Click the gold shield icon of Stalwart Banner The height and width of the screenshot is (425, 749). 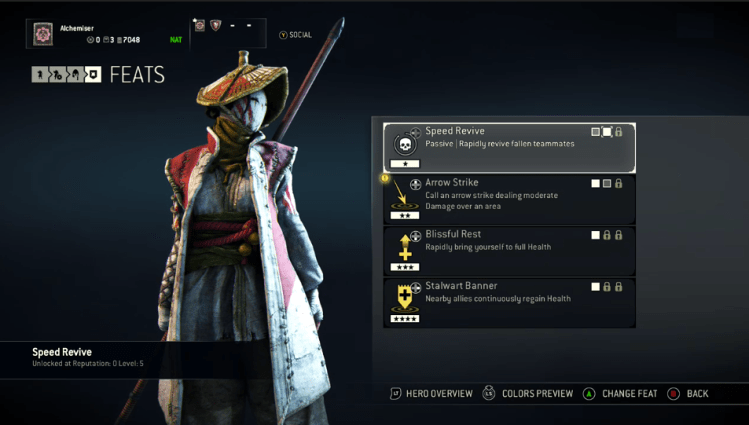pyautogui.click(x=404, y=297)
